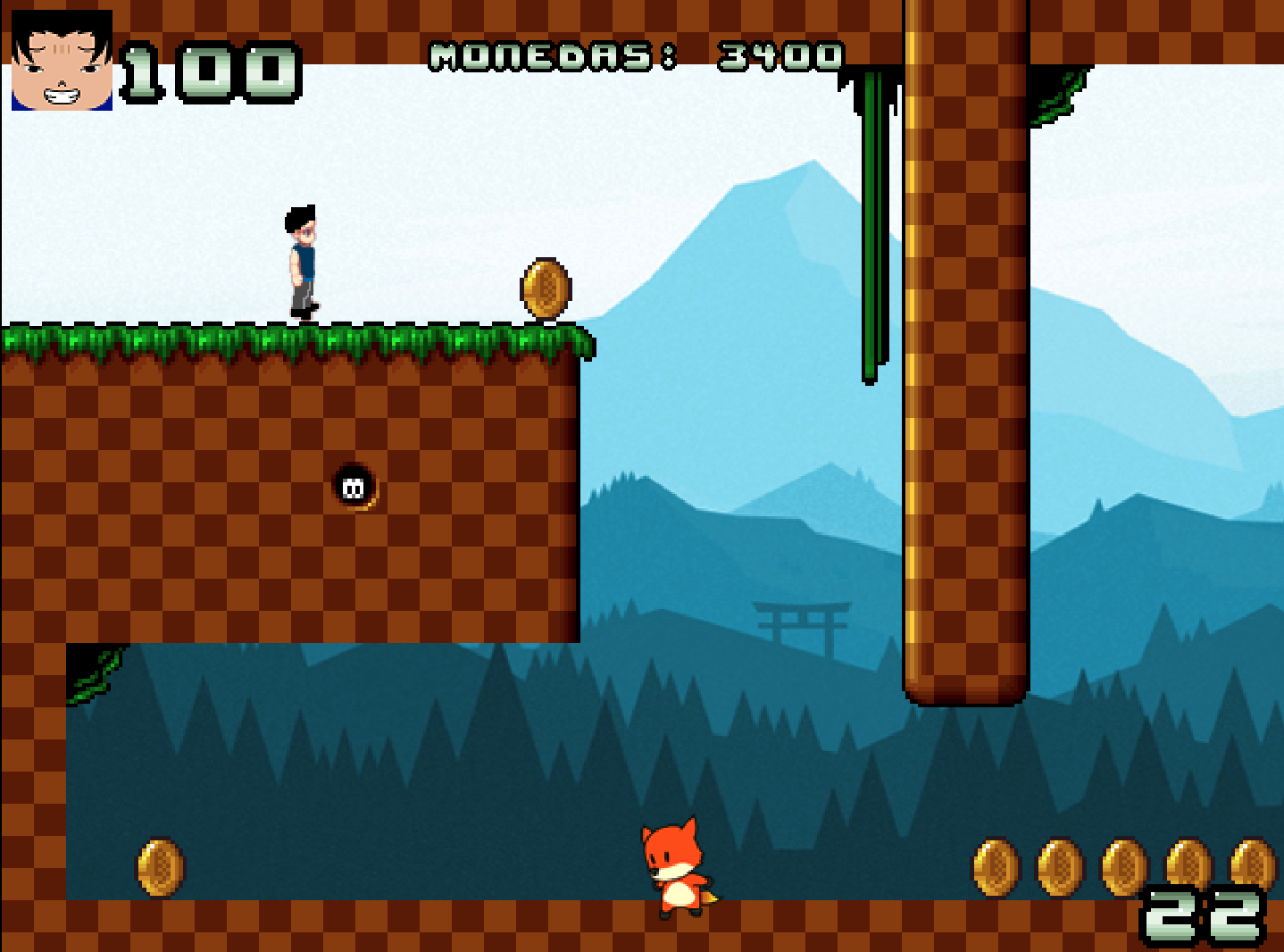Click the black eyeball enemy embedded in the dirt

click(354, 486)
